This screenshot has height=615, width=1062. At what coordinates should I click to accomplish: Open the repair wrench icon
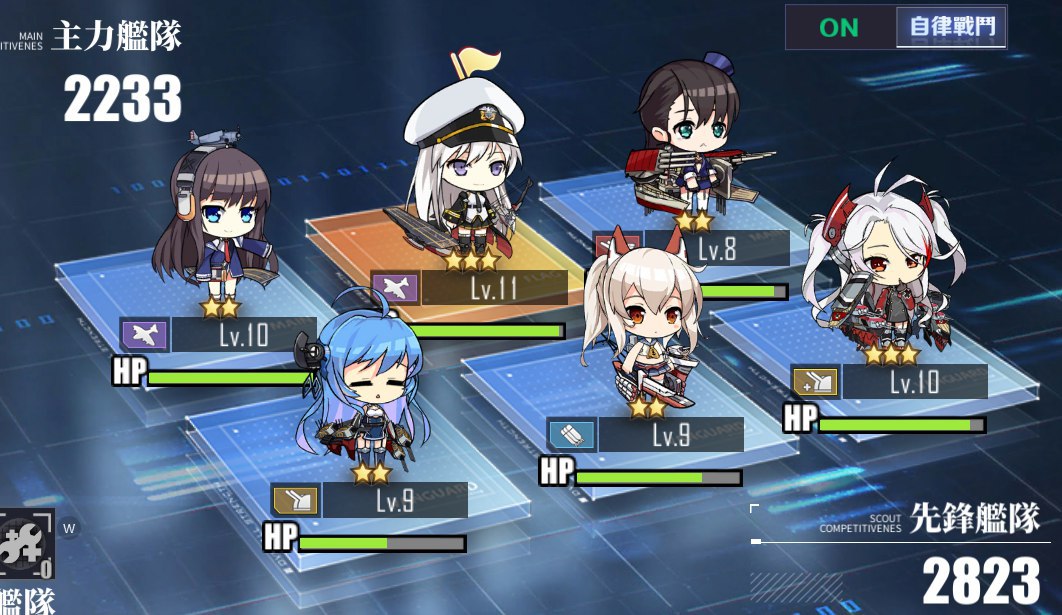coord(27,545)
